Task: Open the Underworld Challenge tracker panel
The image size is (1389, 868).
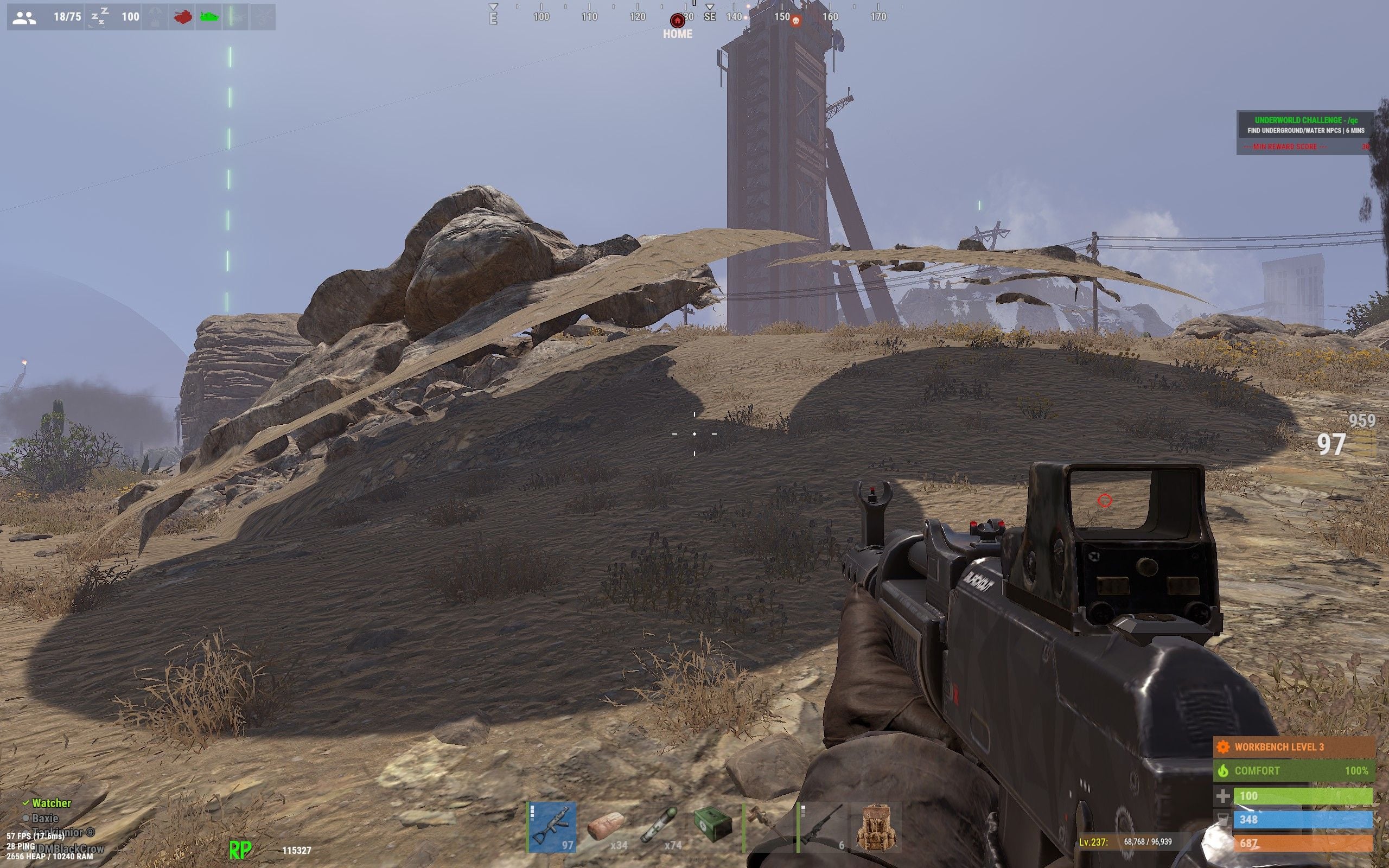Action: pyautogui.click(x=1305, y=132)
